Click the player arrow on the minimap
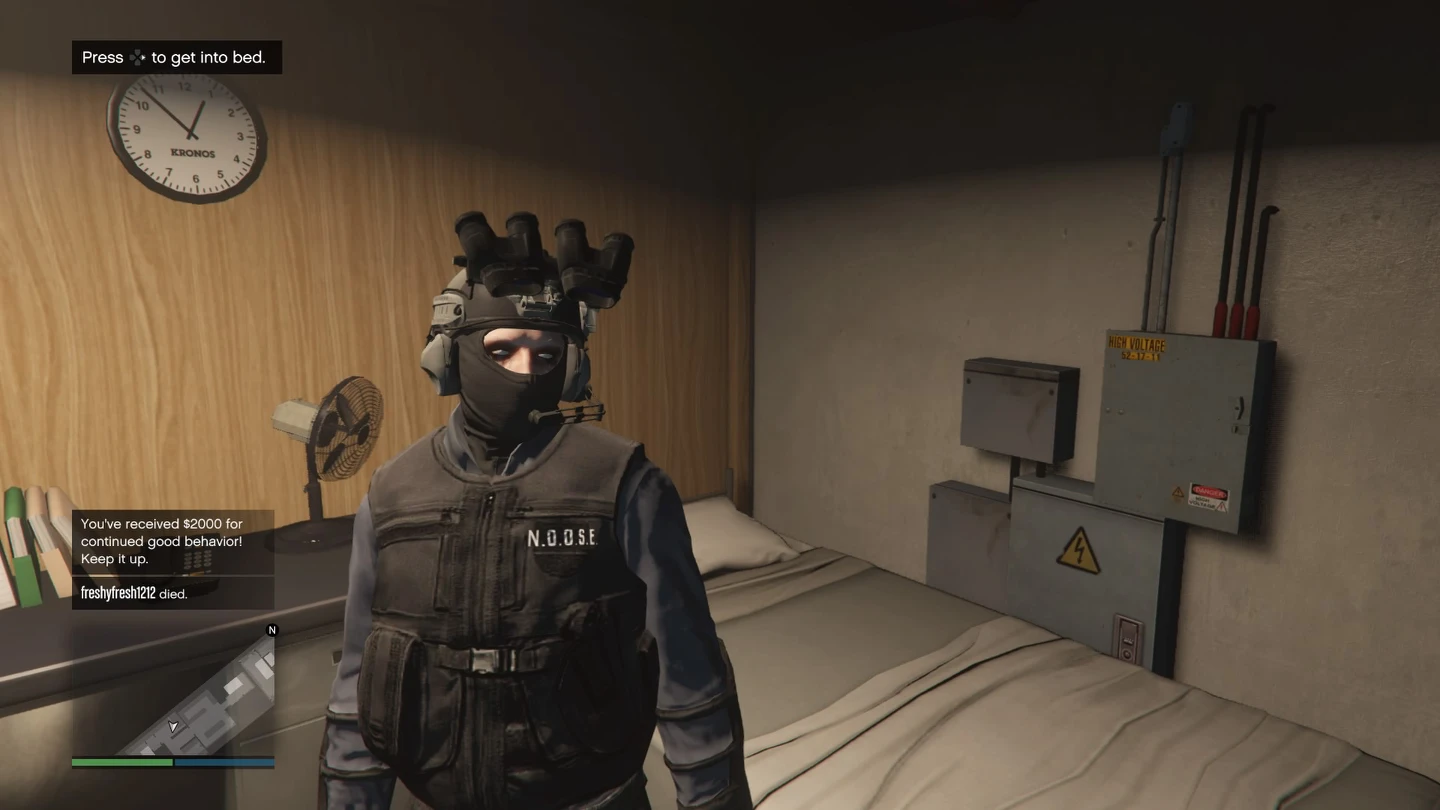Screen dimensions: 1440x810 (173, 726)
